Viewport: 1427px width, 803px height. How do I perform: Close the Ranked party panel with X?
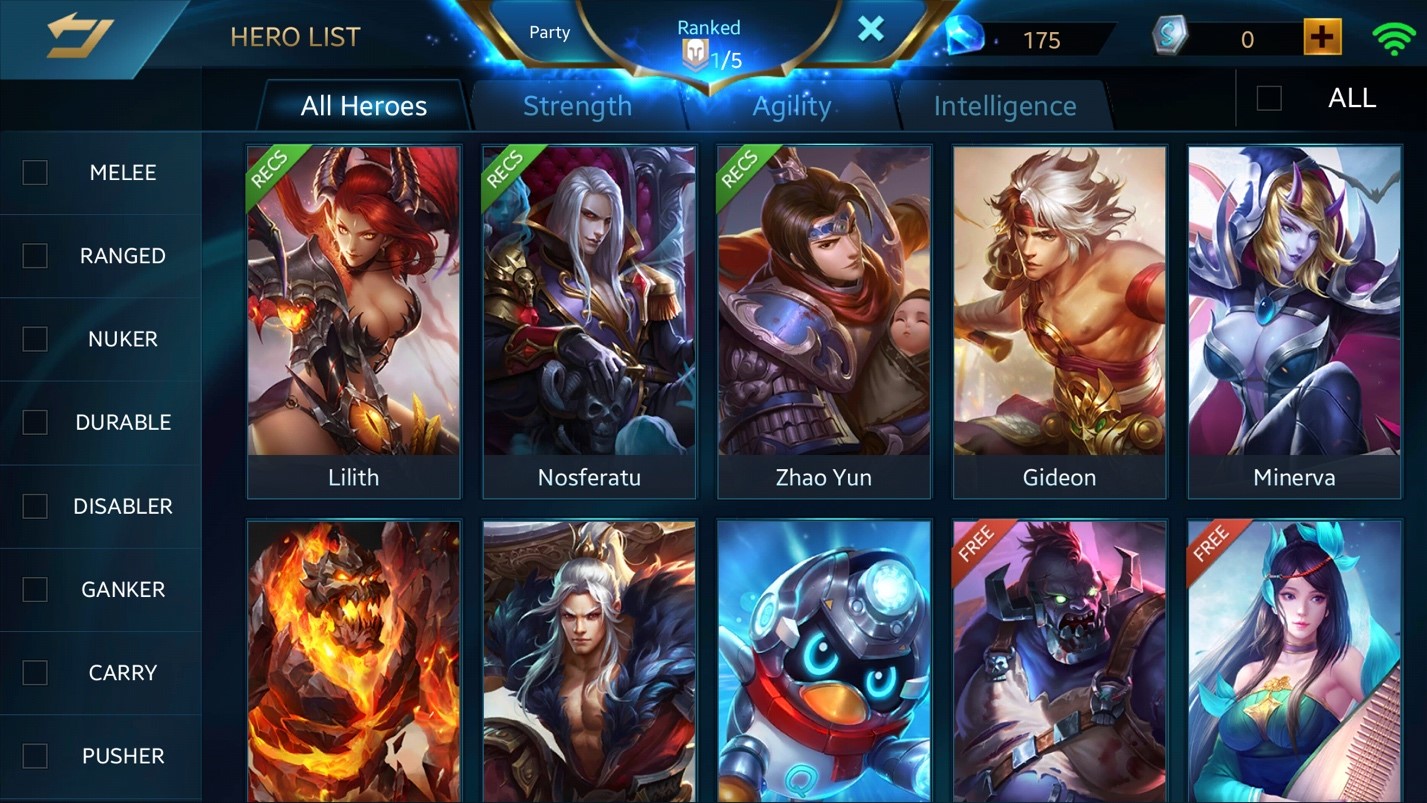point(871,29)
